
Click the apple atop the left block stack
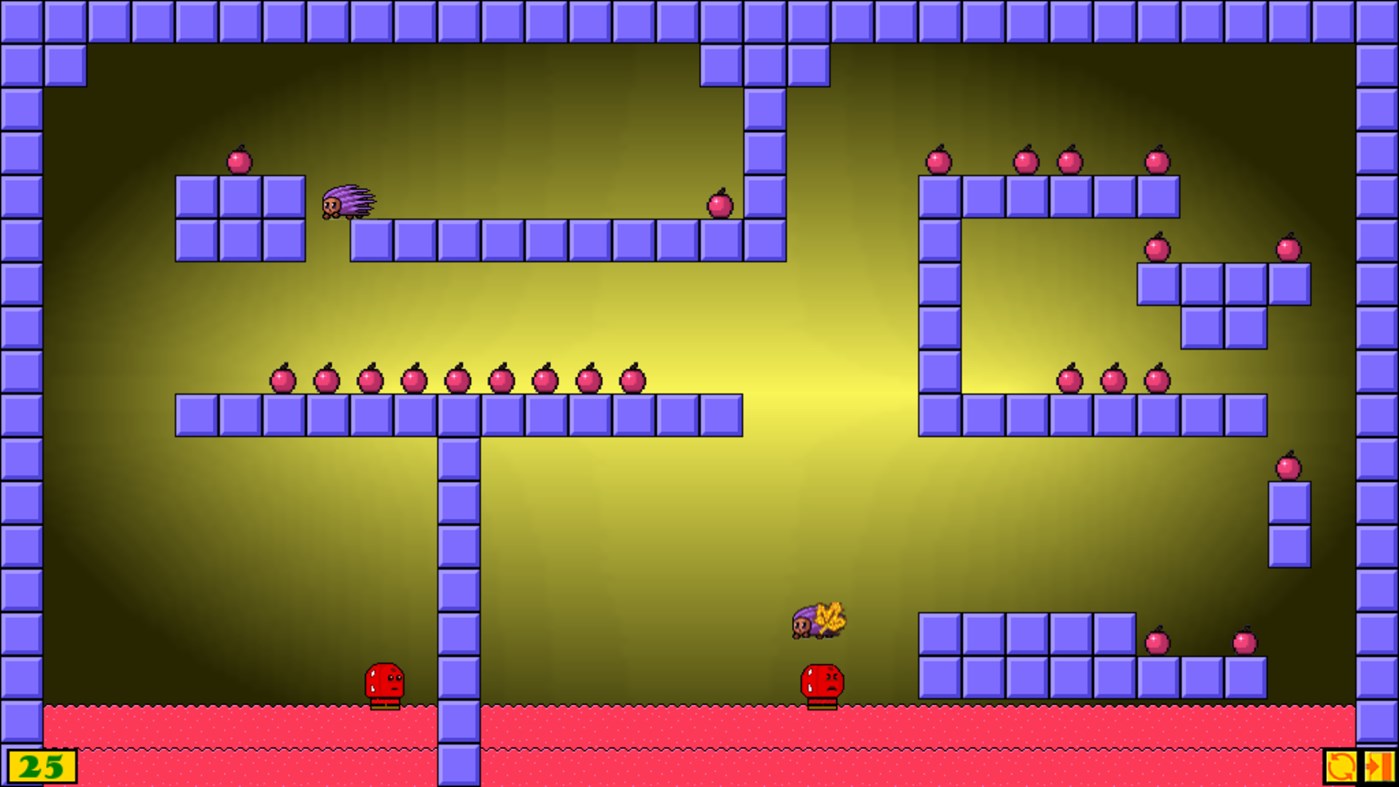pyautogui.click(x=240, y=160)
